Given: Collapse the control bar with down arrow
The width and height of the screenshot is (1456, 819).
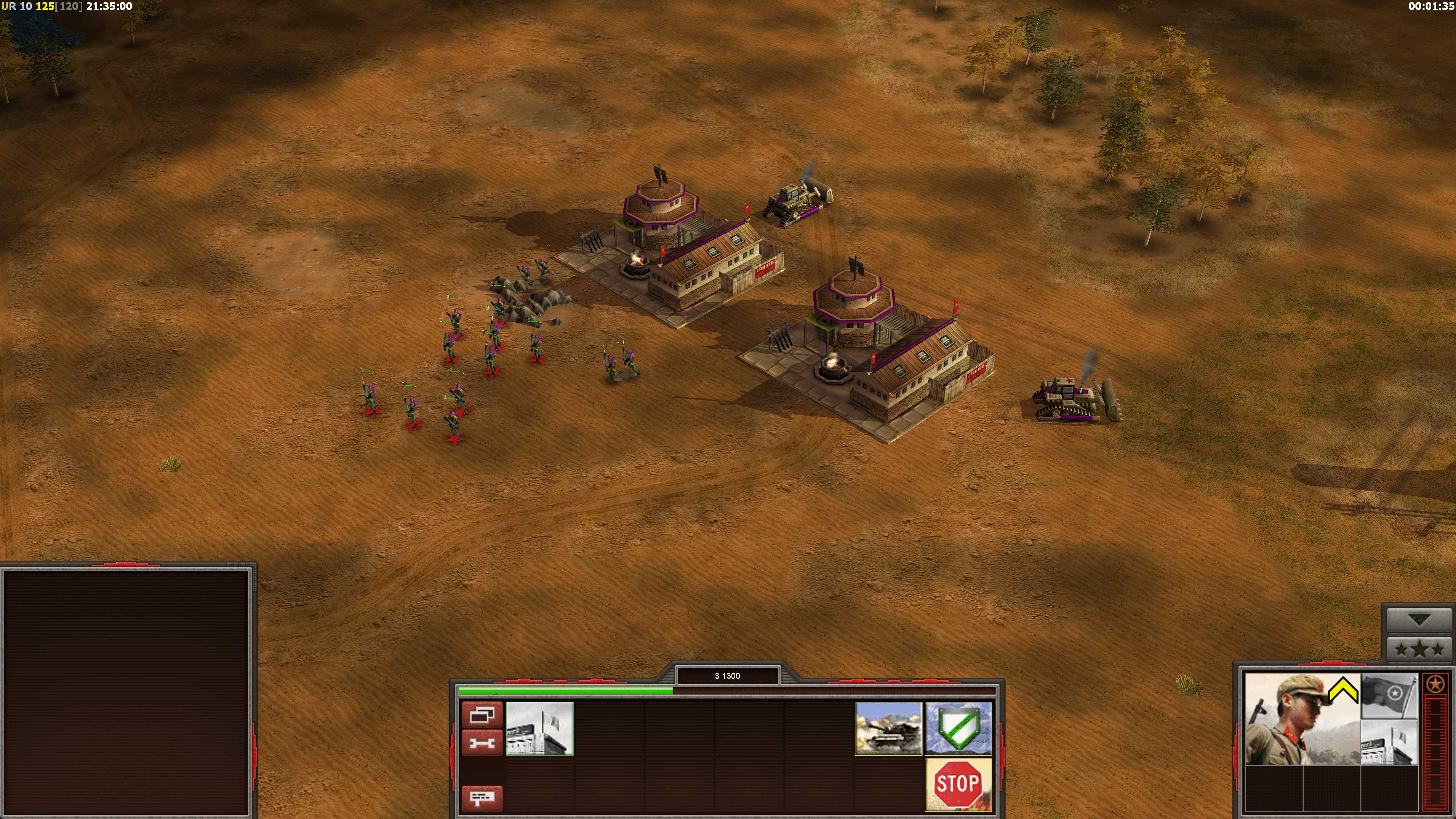Looking at the screenshot, I should click(x=1419, y=620).
